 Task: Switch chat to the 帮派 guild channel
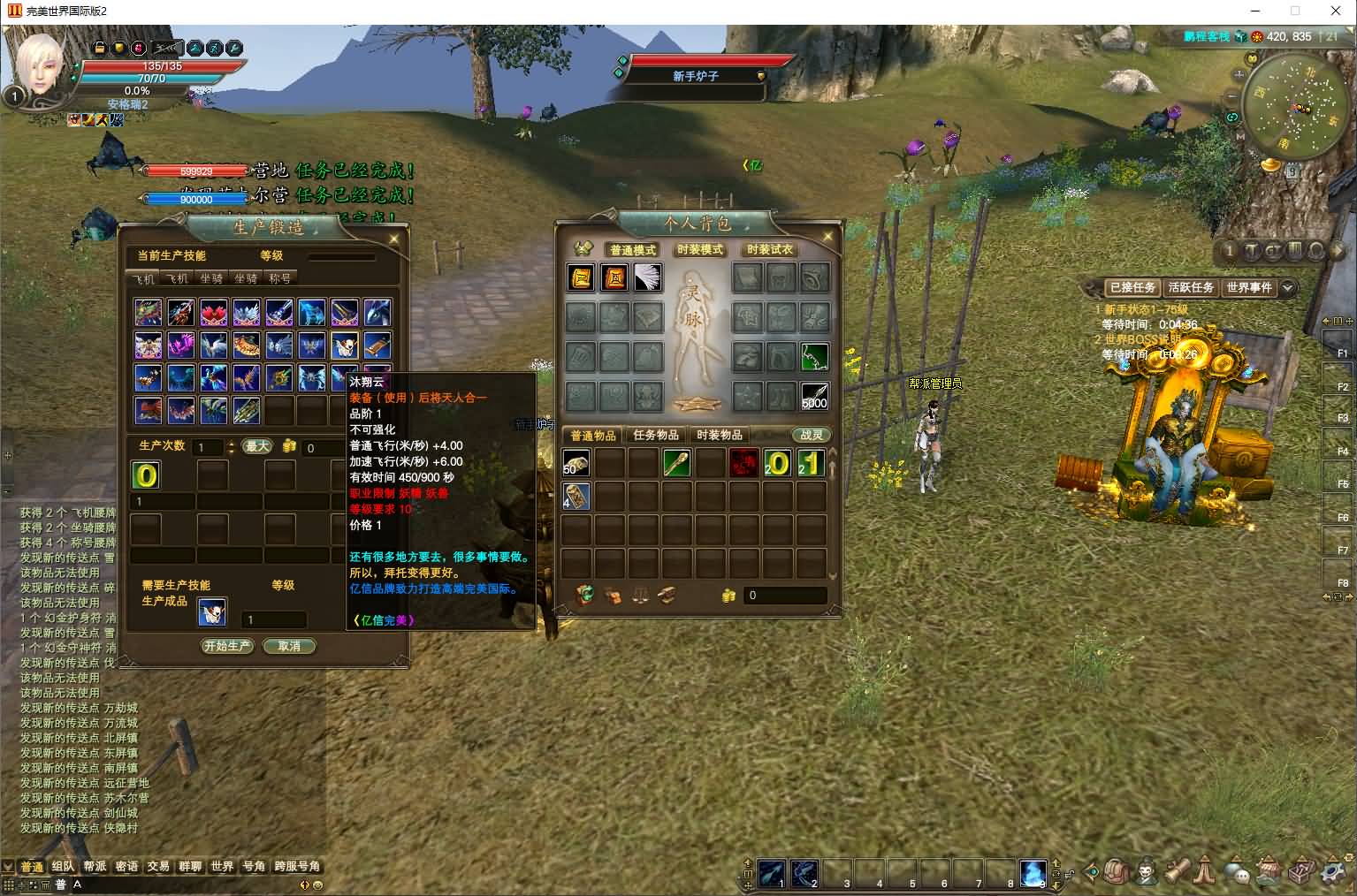95,866
